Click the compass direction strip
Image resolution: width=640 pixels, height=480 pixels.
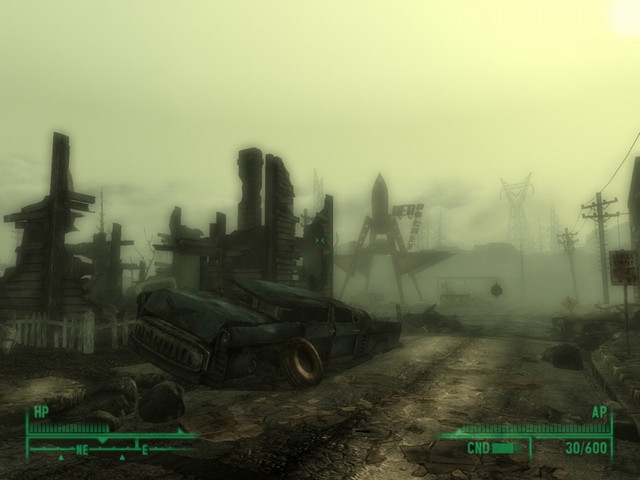pyautogui.click(x=110, y=449)
